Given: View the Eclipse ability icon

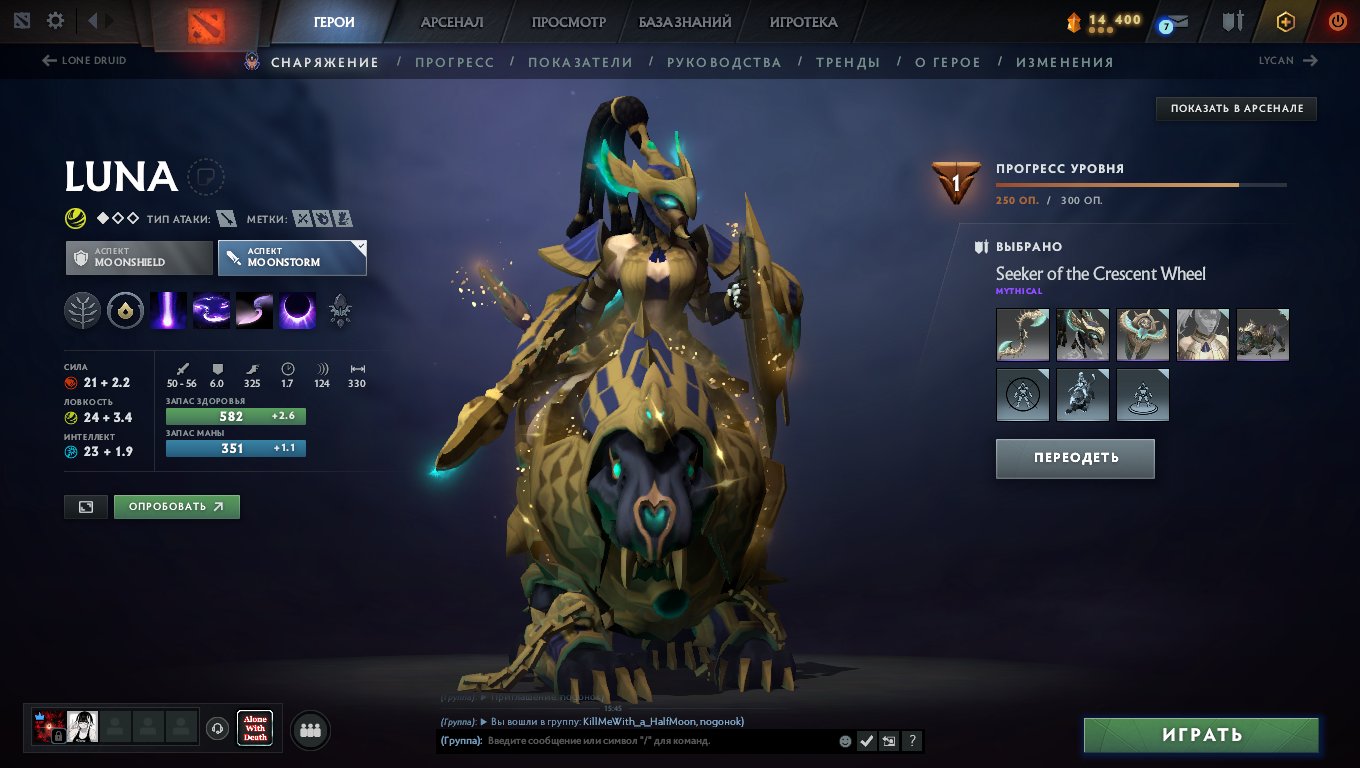Looking at the screenshot, I should 297,310.
